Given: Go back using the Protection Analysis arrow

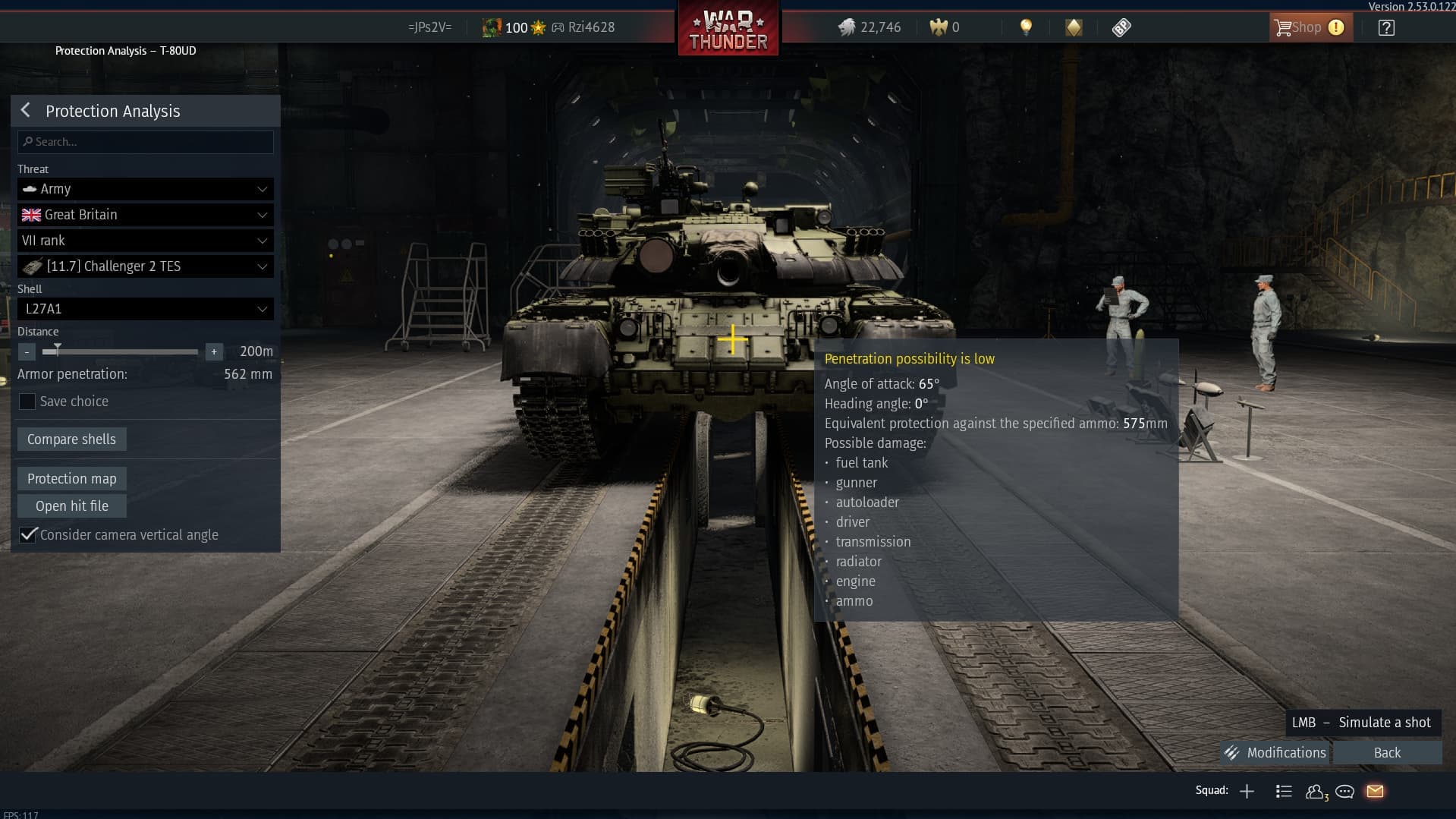Looking at the screenshot, I should coord(26,111).
